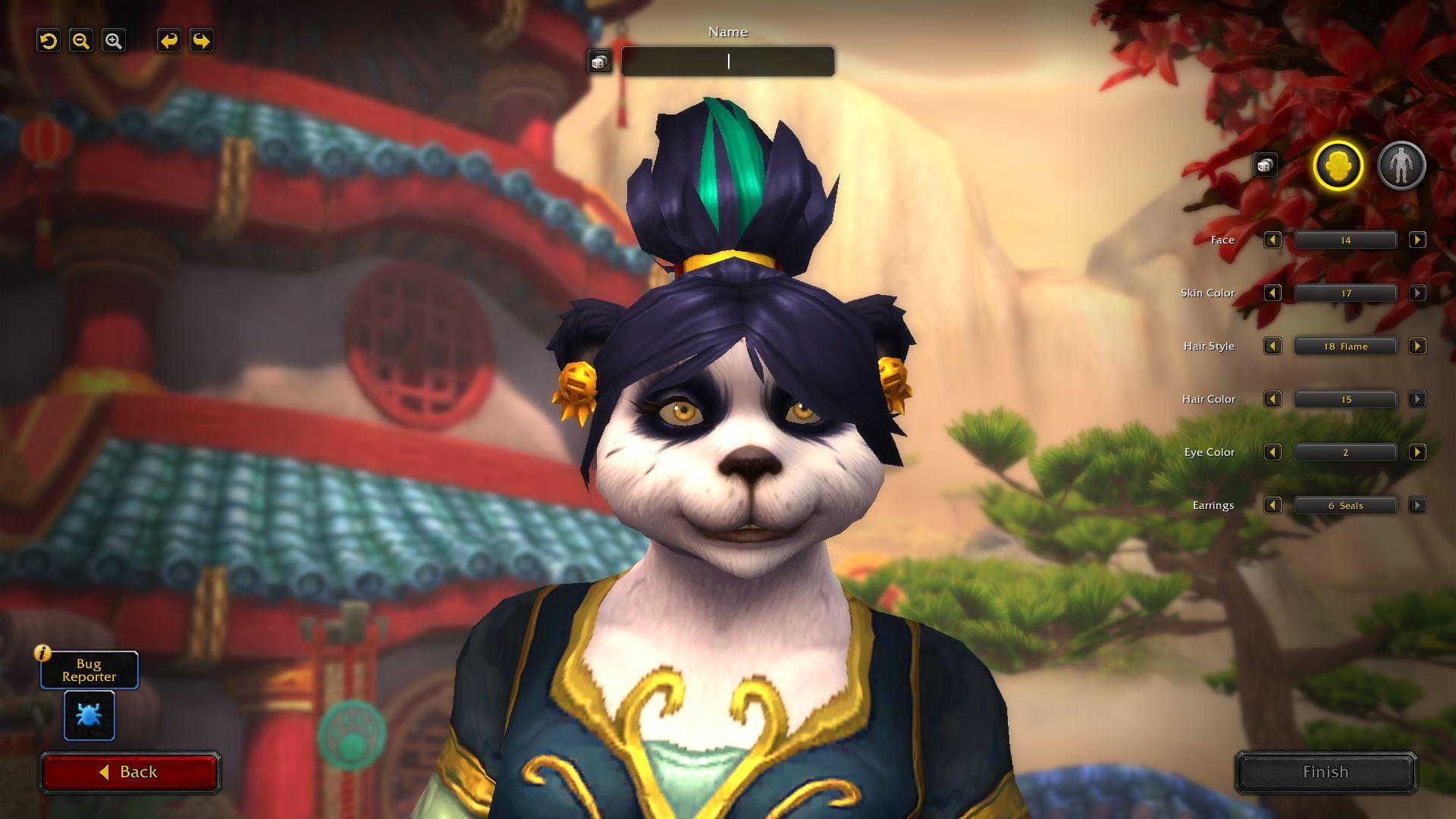The image size is (1456, 819).
Task: Click the gold rotate-right arrow icon
Action: [x=200, y=41]
